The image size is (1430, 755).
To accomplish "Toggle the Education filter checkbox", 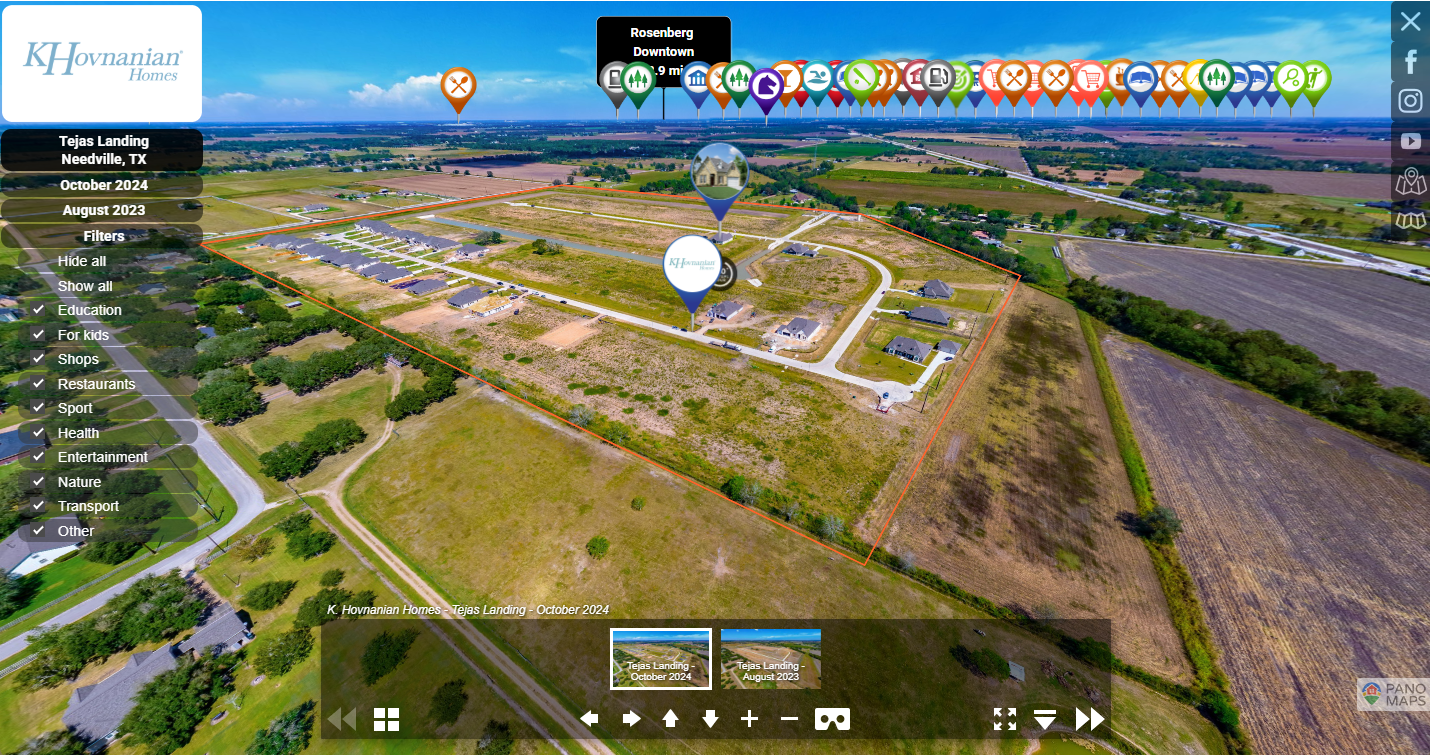I will pos(38,310).
